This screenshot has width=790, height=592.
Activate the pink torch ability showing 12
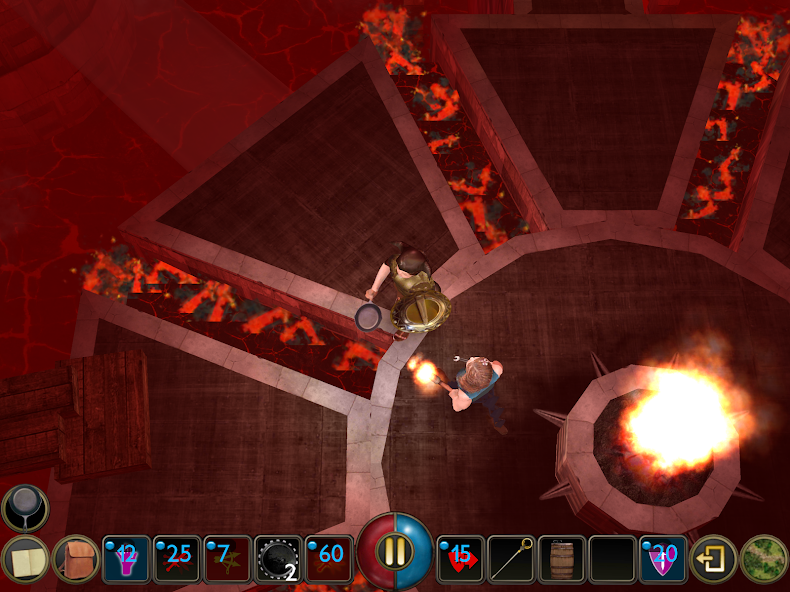(127, 559)
